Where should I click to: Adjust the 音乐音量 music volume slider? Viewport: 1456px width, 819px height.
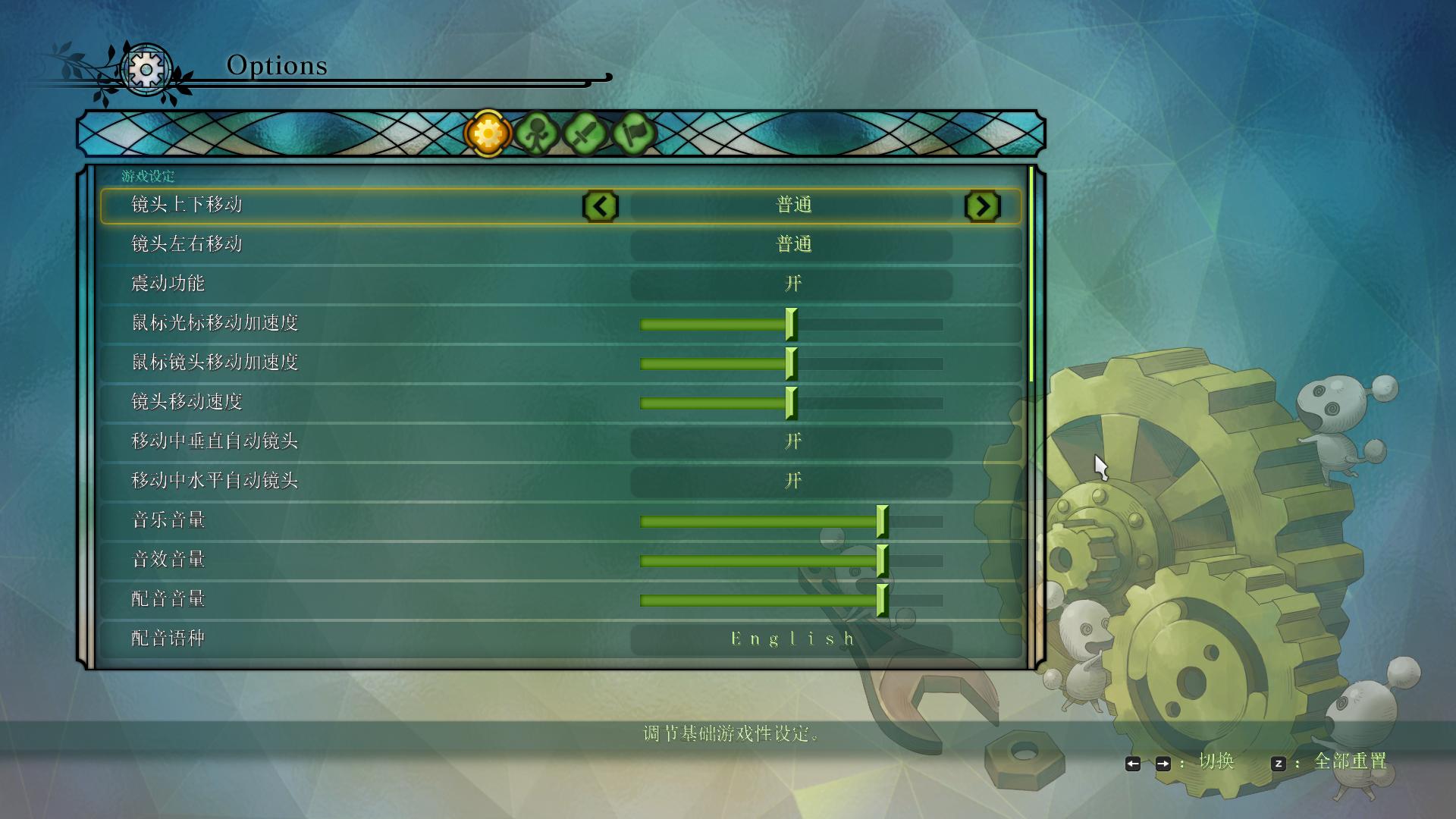[882, 522]
